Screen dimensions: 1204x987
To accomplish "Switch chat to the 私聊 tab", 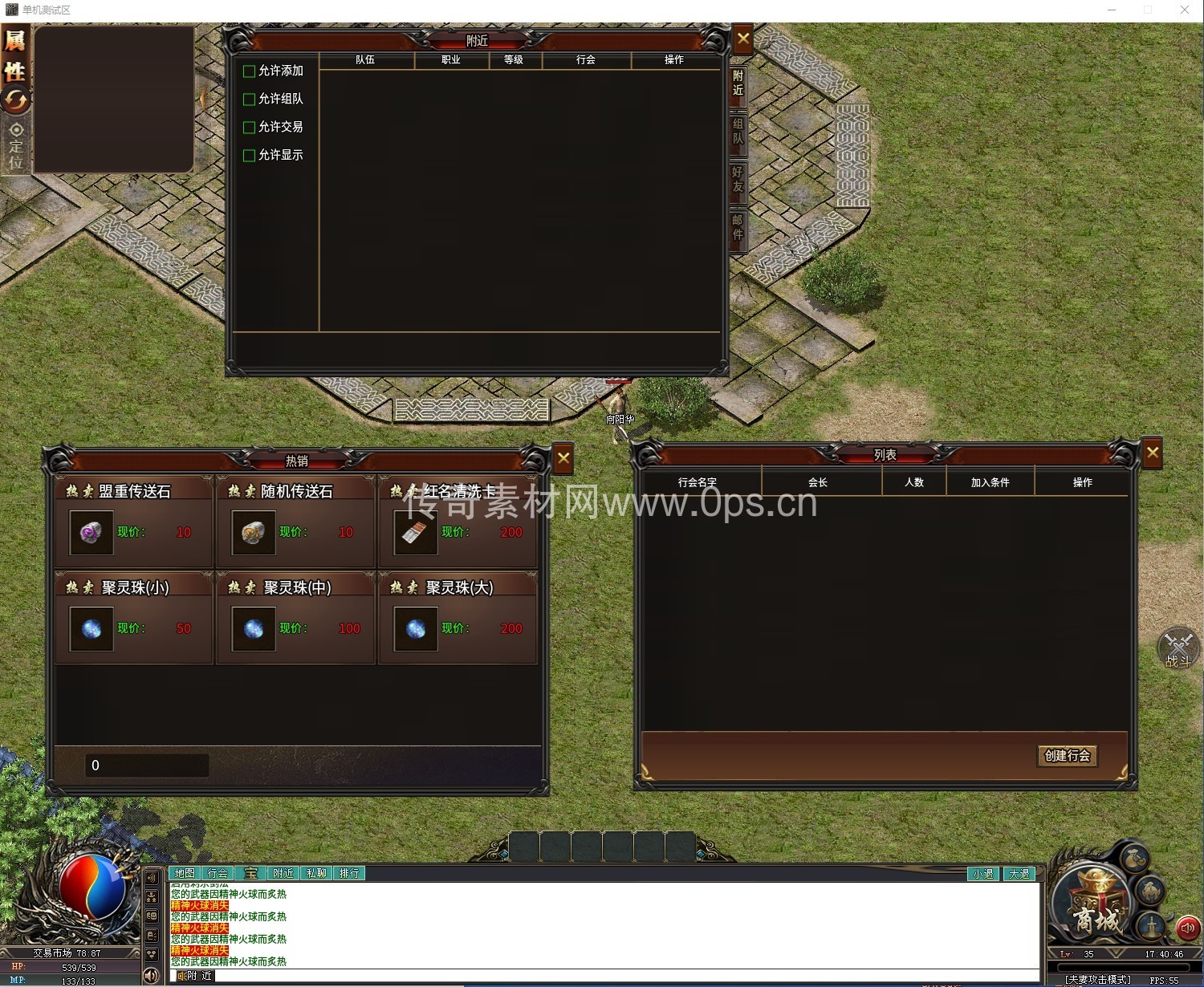I will click(x=316, y=873).
